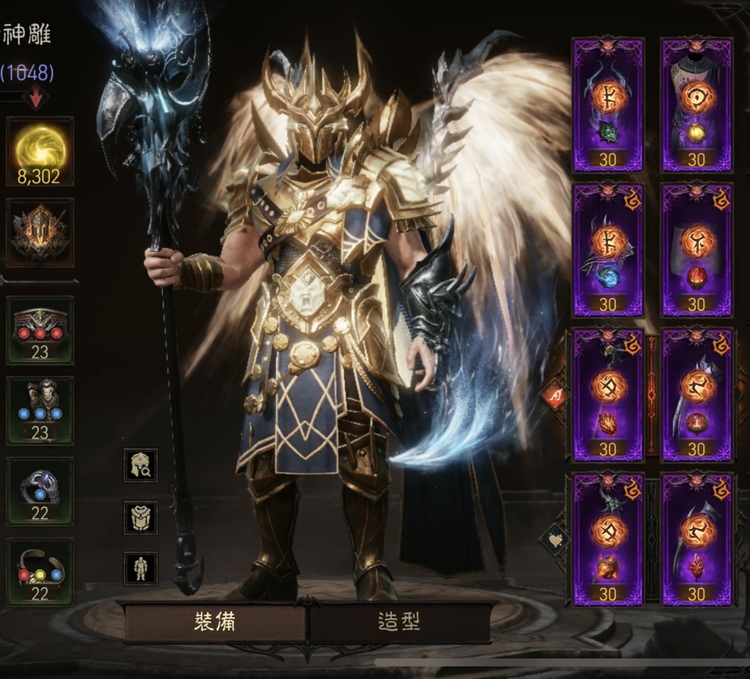Select the sword emblem icon below the orb

click(x=40, y=232)
